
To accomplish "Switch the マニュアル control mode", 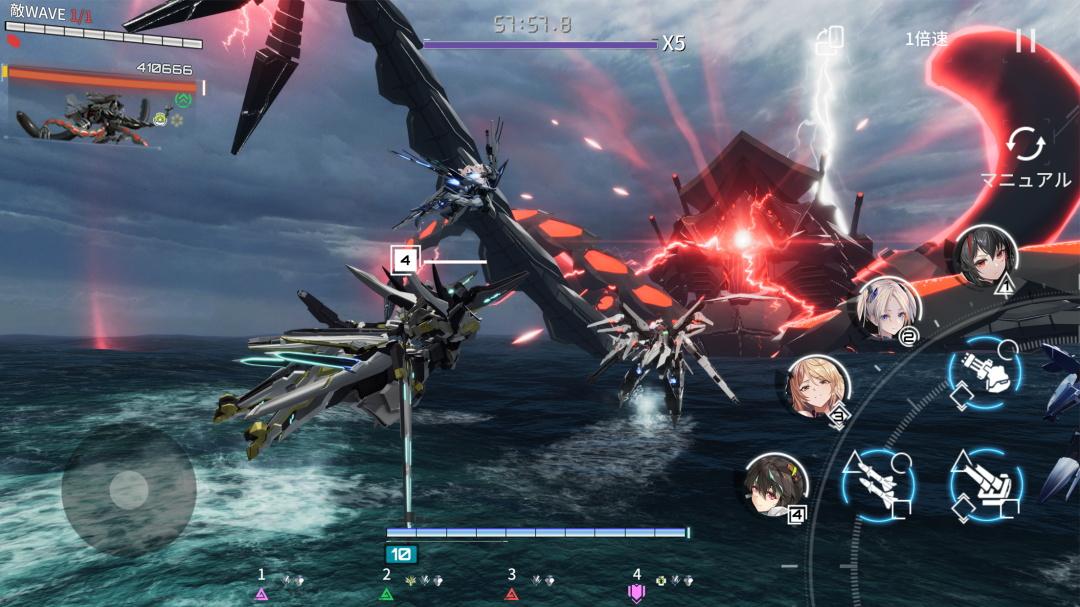I will click(x=1025, y=156).
